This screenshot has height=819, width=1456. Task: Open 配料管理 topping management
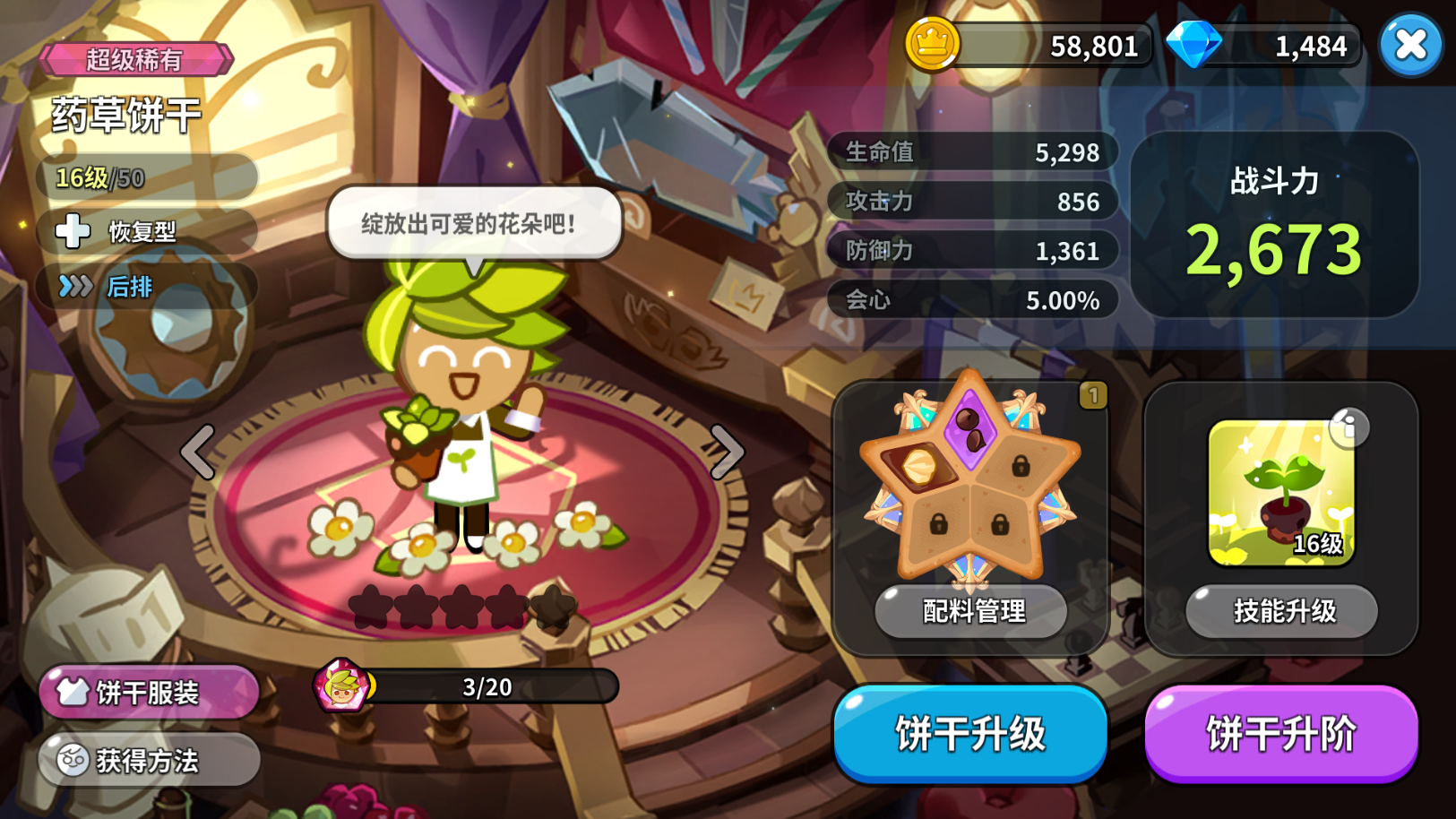point(973,612)
